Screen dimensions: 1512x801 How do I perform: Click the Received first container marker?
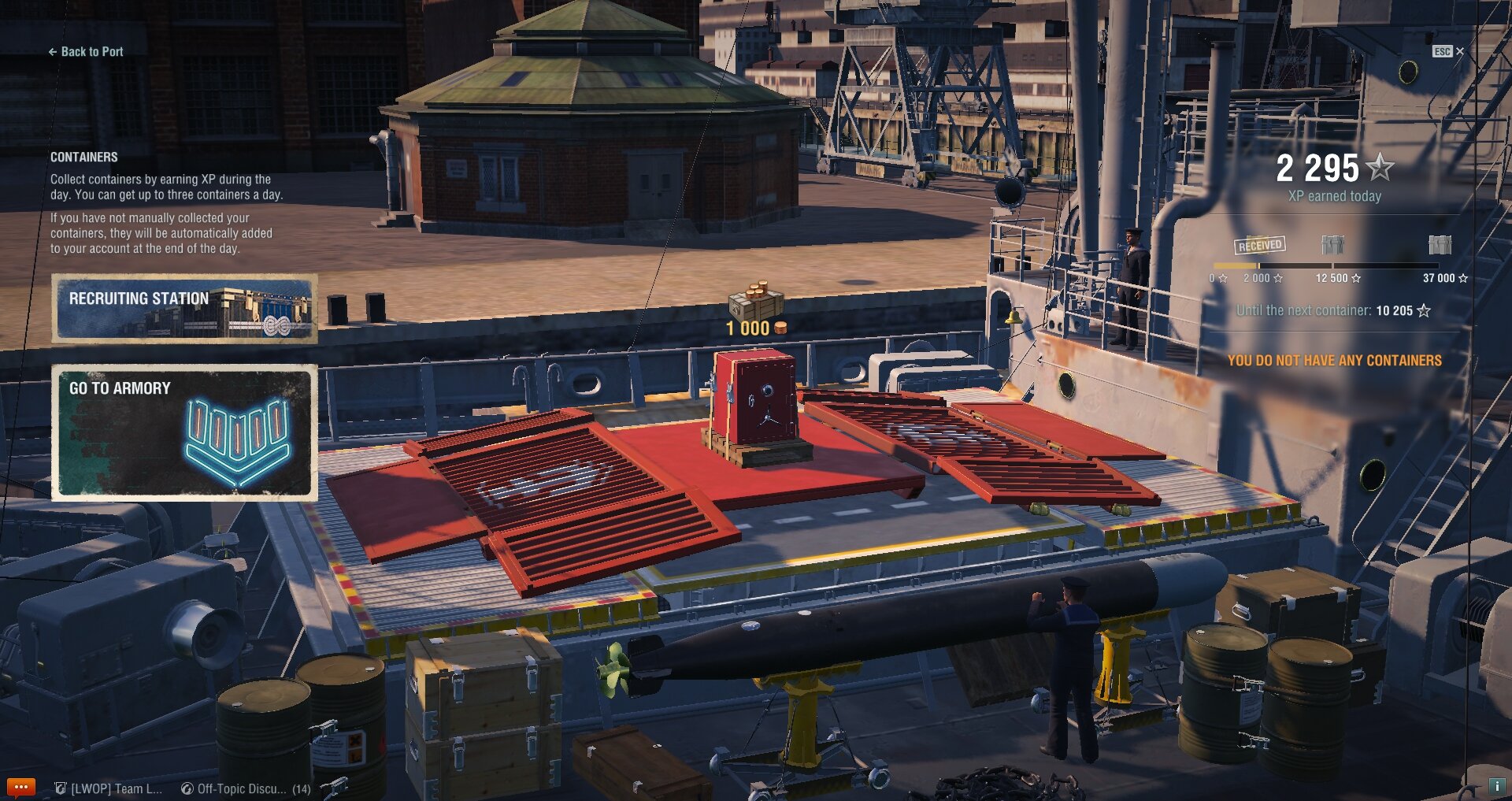pos(1260,245)
